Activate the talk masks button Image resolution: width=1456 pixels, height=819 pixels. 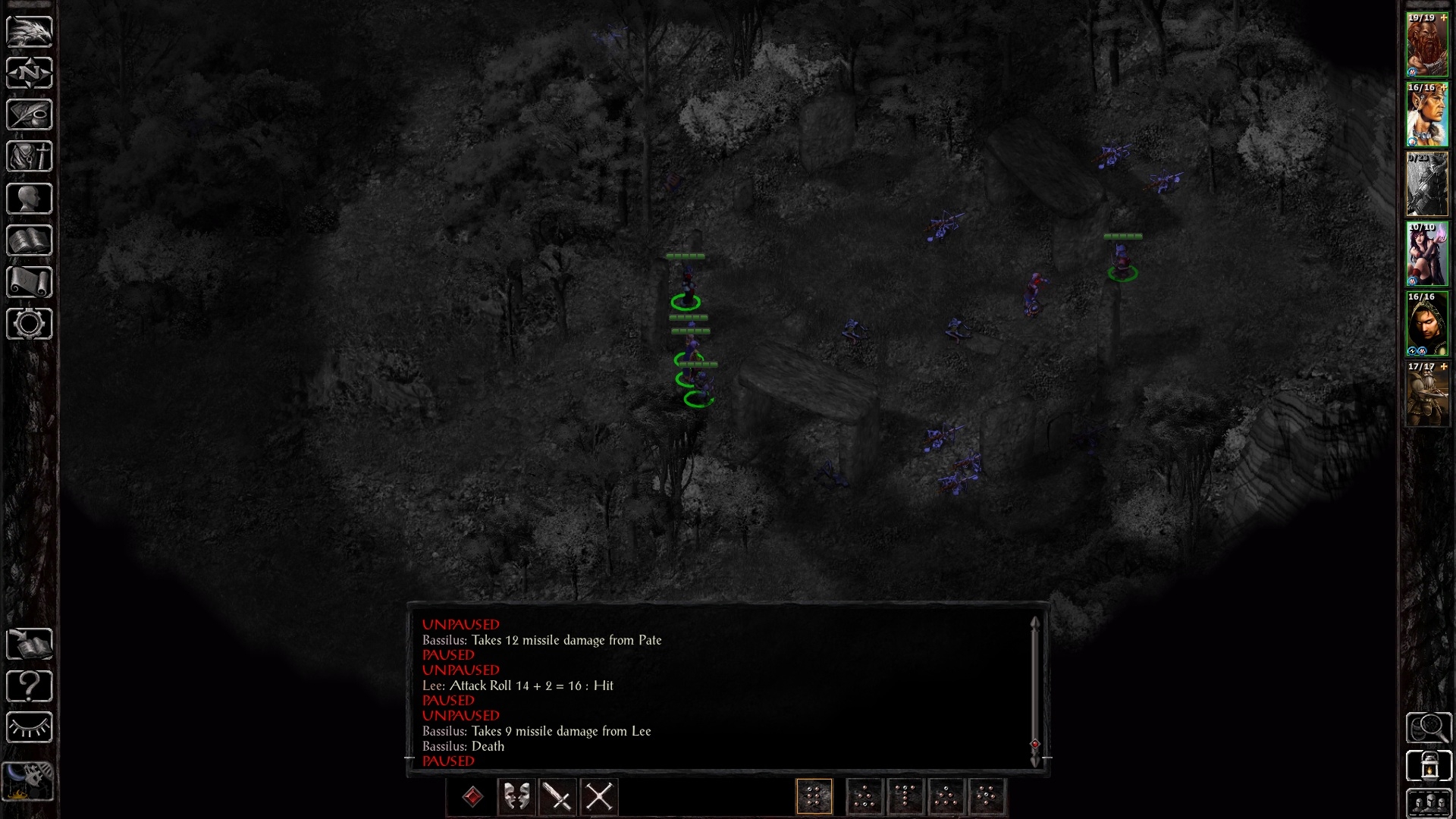[x=517, y=797]
